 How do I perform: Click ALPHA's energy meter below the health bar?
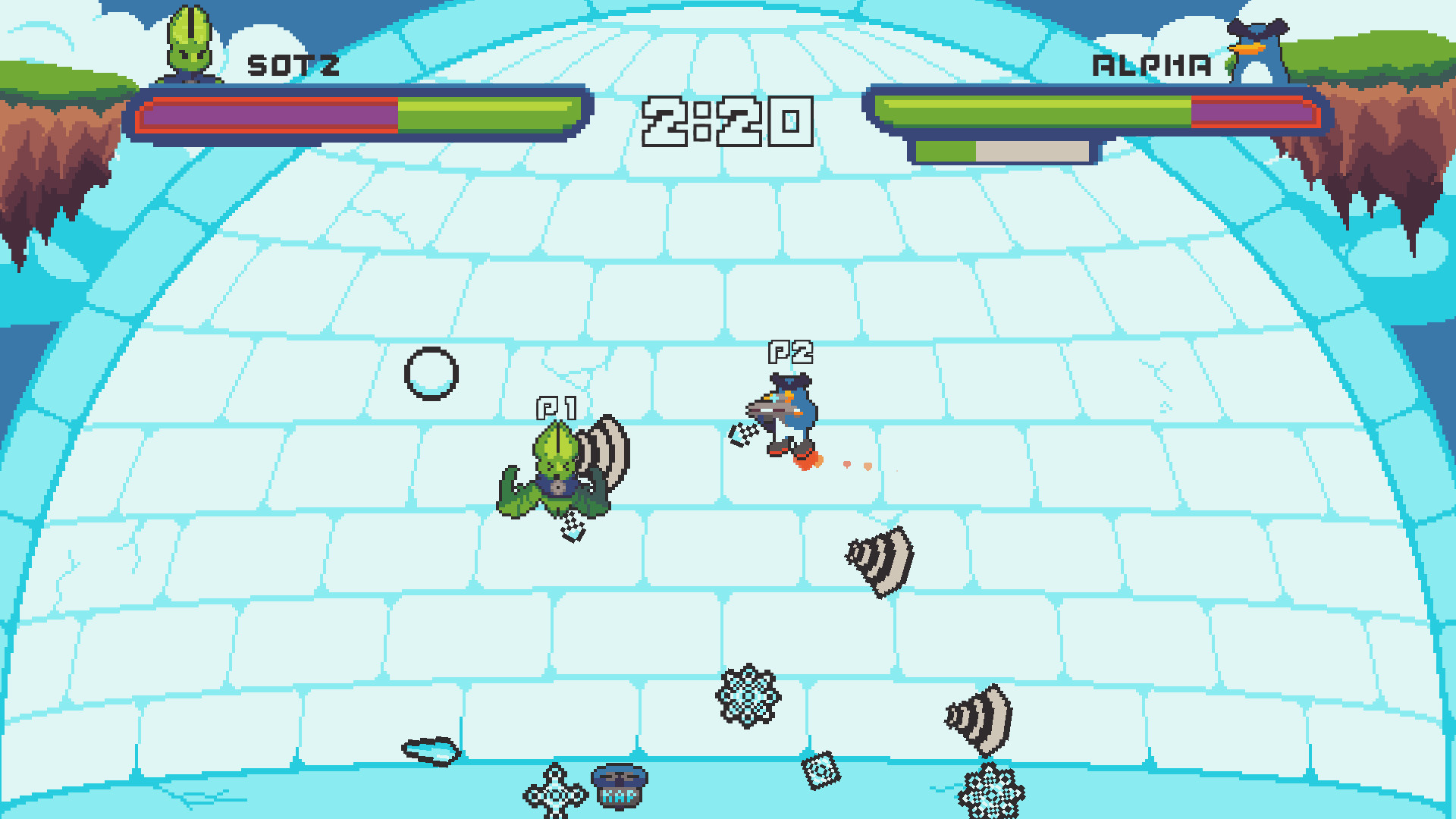click(x=1001, y=150)
